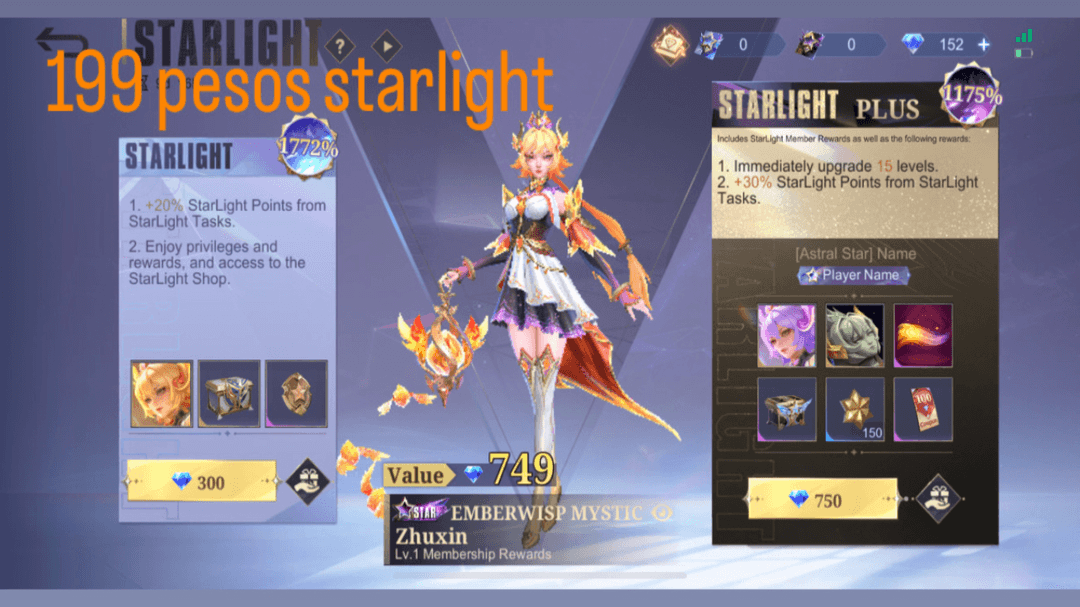Image resolution: width=1080 pixels, height=607 pixels.
Task: Gift the standard StarLight membership
Action: point(308,482)
